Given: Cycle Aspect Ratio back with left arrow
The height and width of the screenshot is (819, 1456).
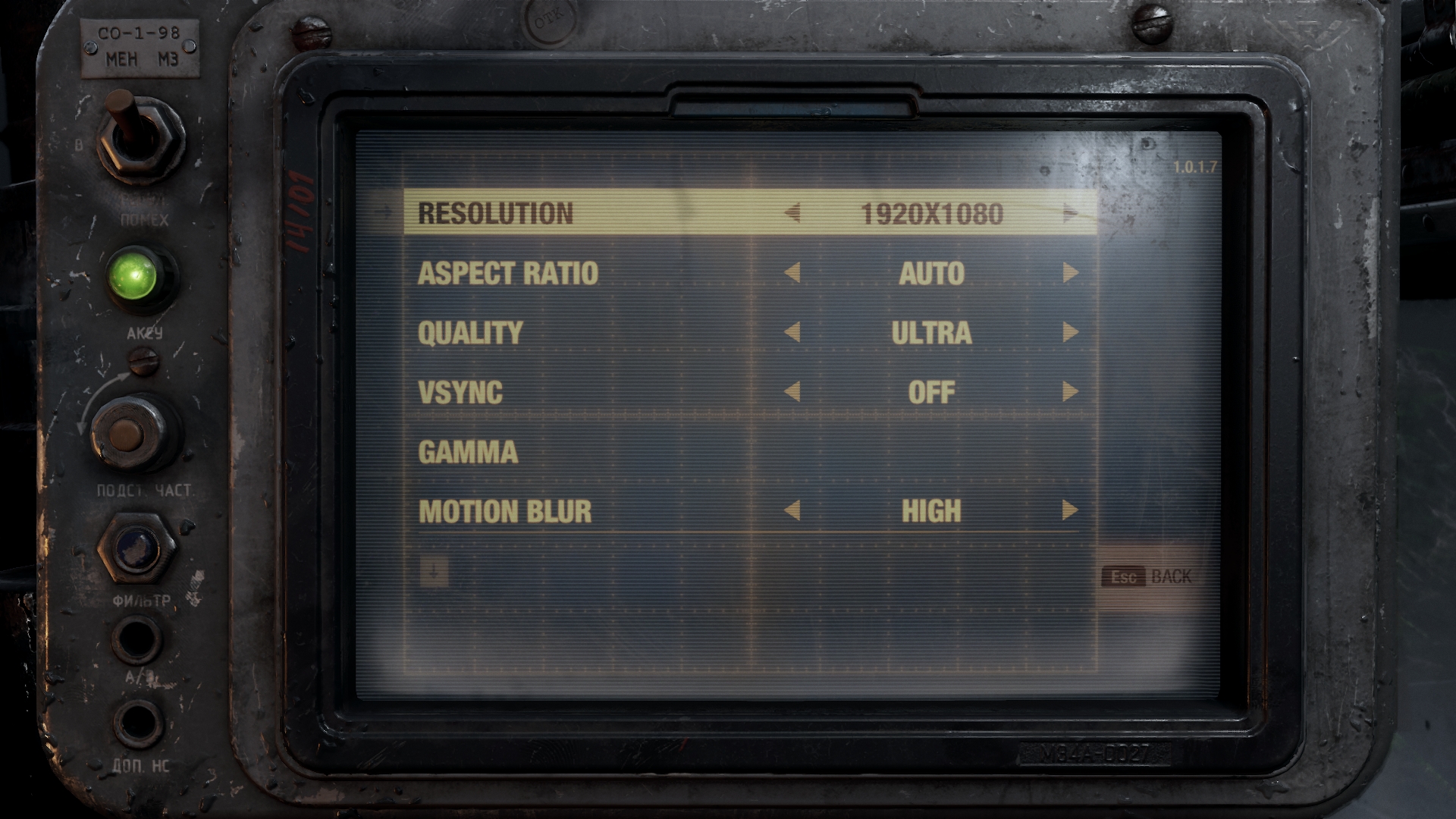Looking at the screenshot, I should [792, 273].
